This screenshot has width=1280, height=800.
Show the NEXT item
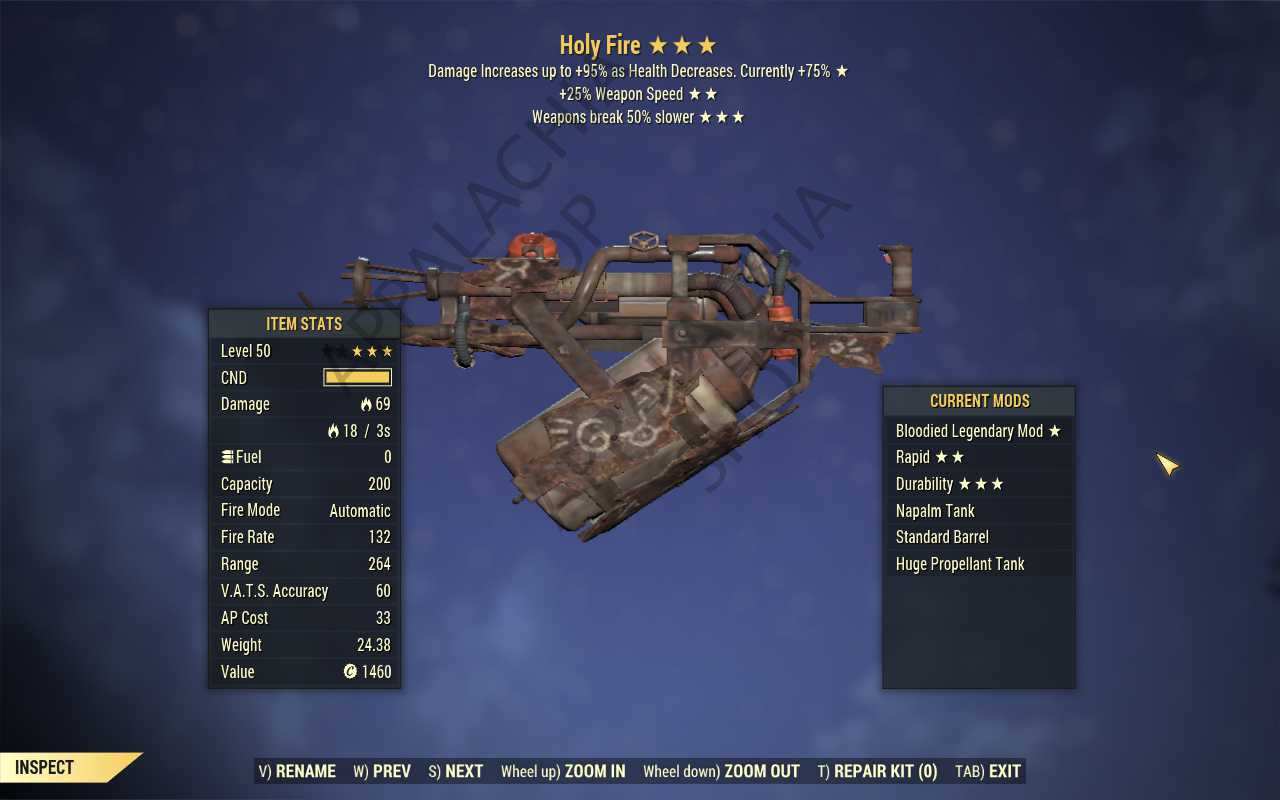tap(456, 771)
